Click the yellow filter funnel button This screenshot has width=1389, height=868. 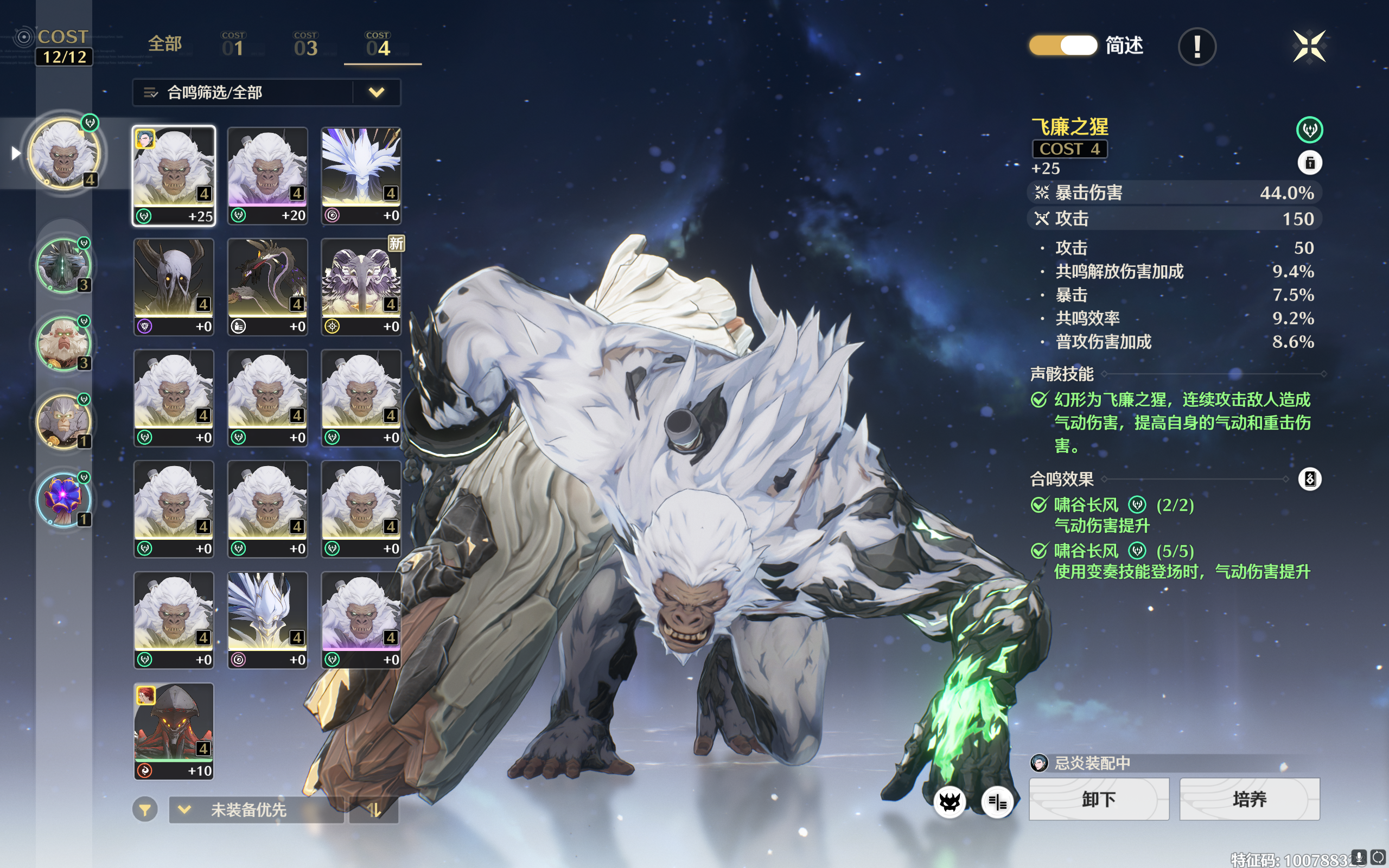(145, 809)
